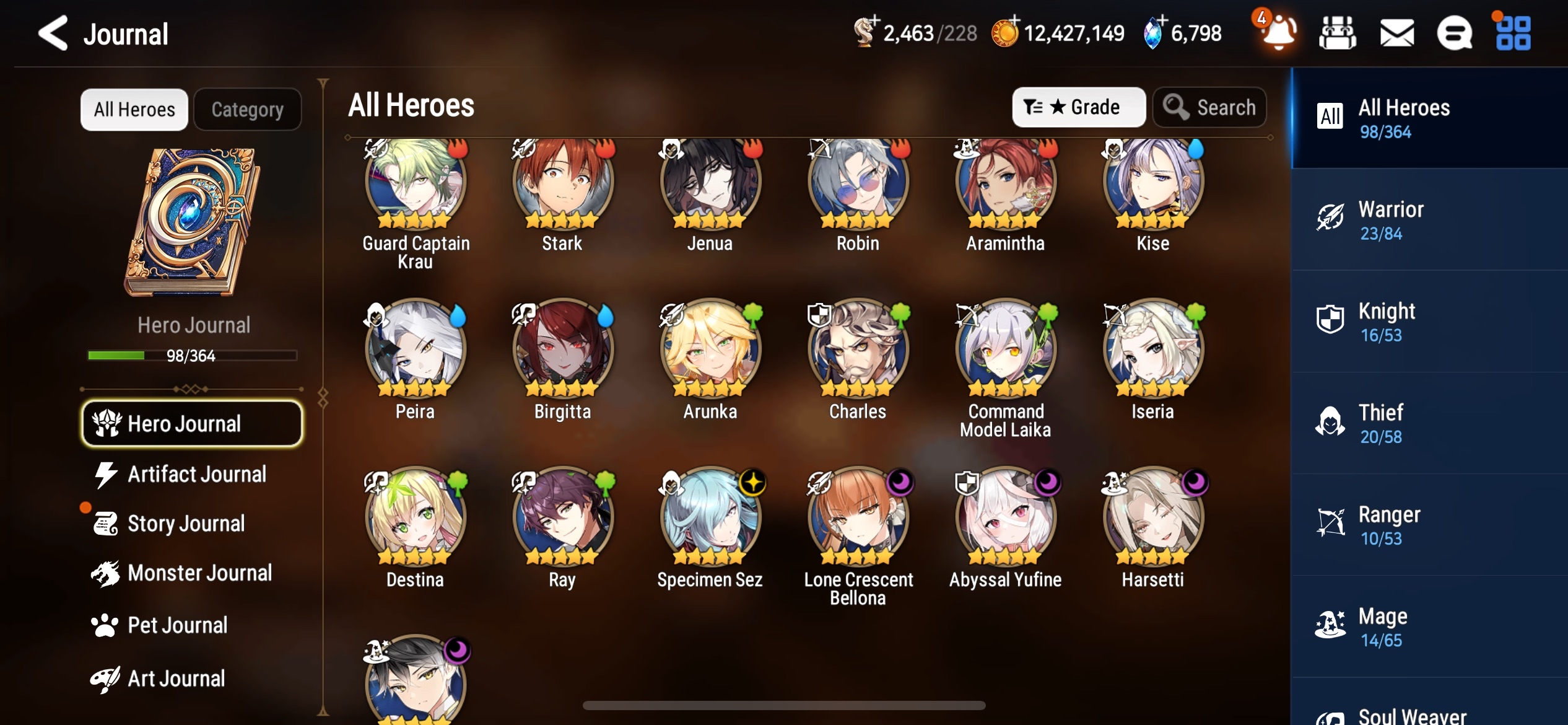The height and width of the screenshot is (725, 1568).
Task: Select the Guard Captain Krau portrait
Action: coord(415,183)
